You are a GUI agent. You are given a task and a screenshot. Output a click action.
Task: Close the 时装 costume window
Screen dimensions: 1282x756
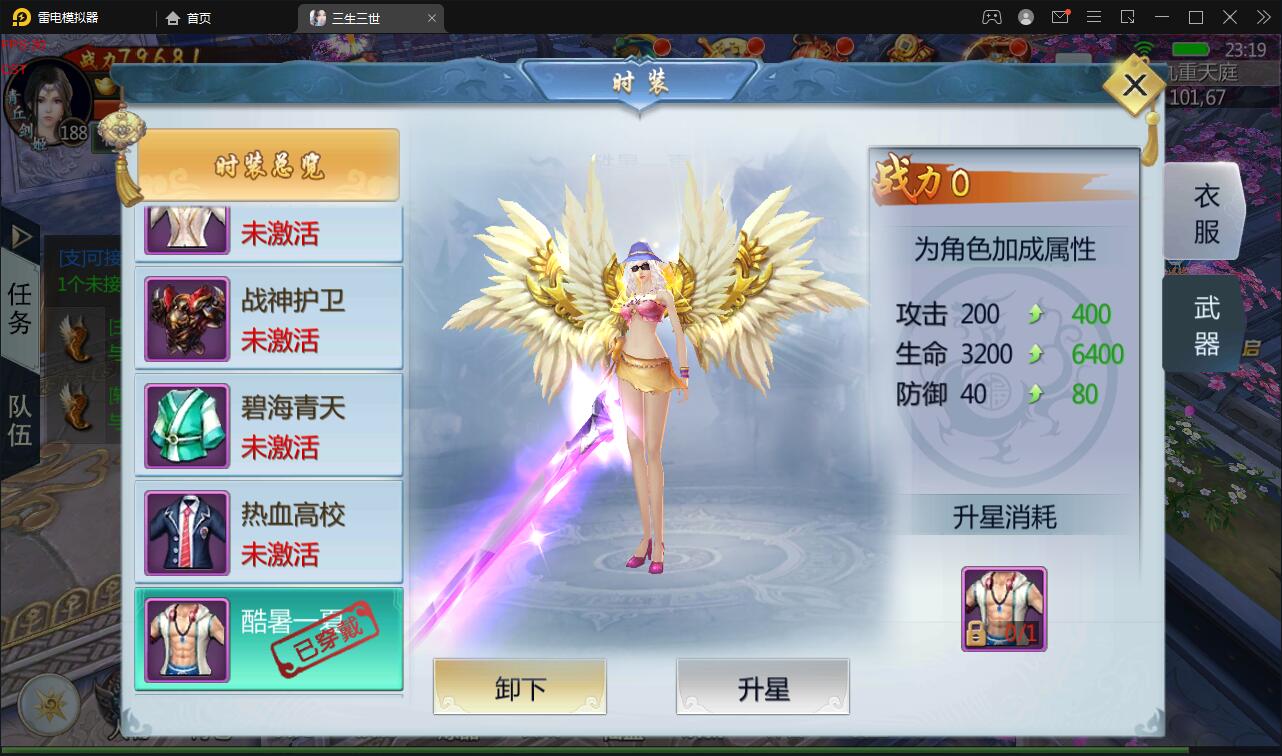[1134, 86]
